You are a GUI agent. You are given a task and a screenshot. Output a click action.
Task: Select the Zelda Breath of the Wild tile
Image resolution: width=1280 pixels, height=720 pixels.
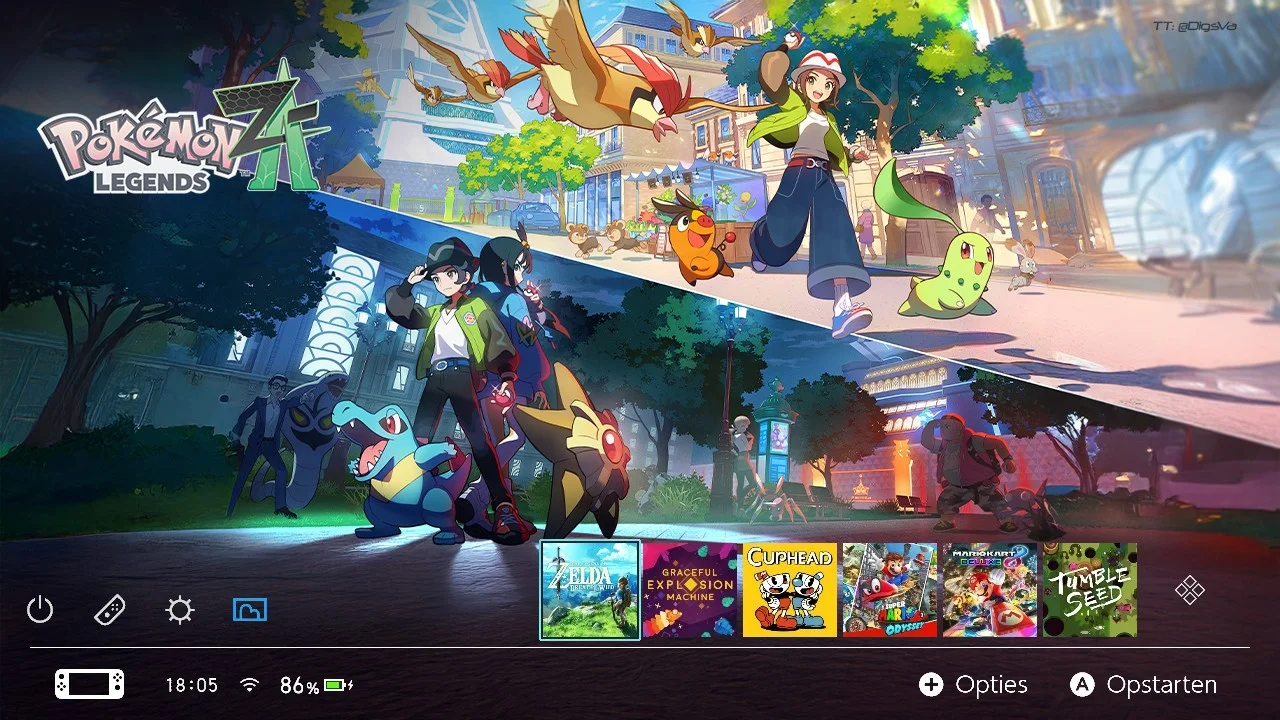590,589
